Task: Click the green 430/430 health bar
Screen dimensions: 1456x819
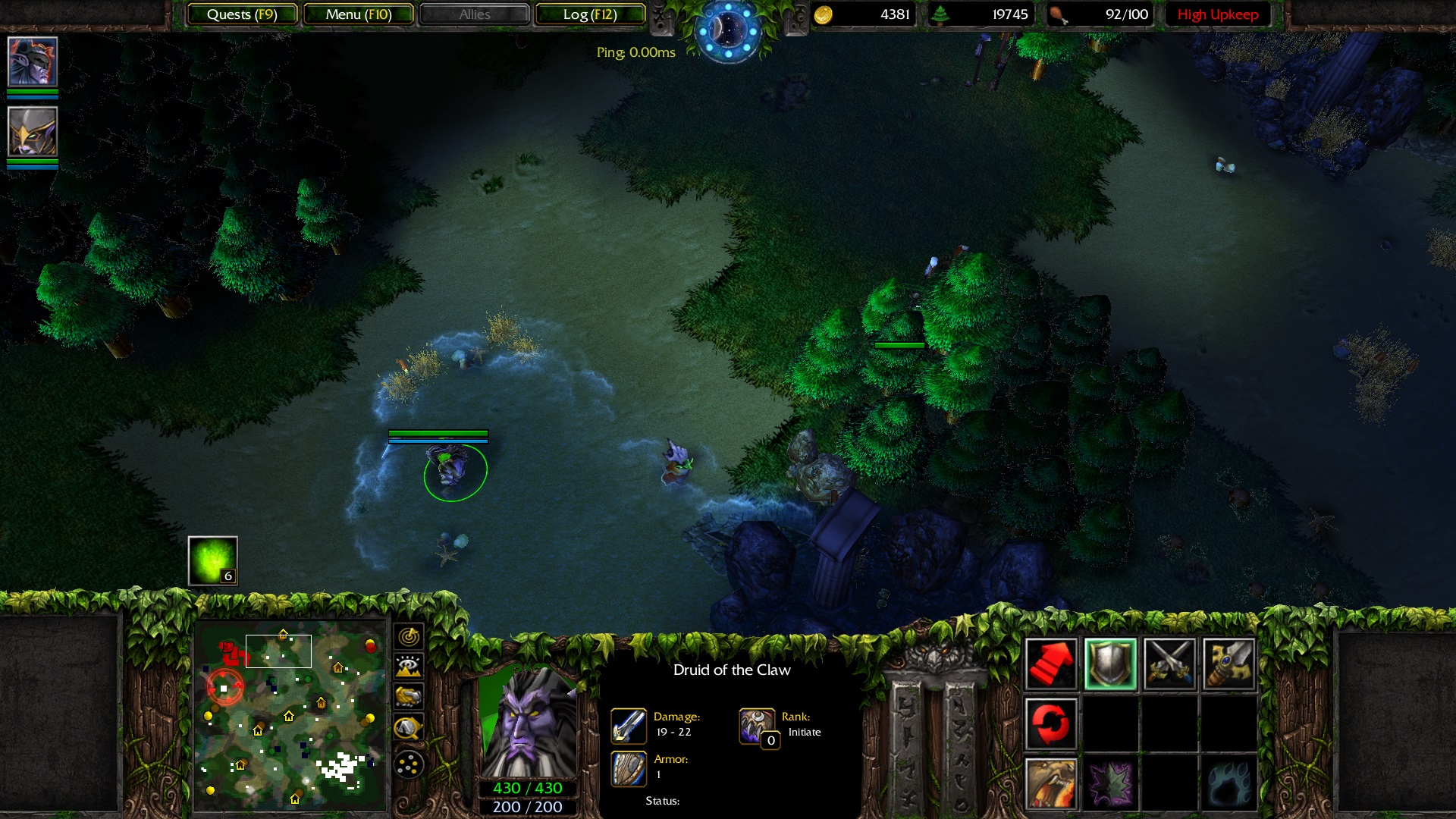Action: (x=529, y=788)
